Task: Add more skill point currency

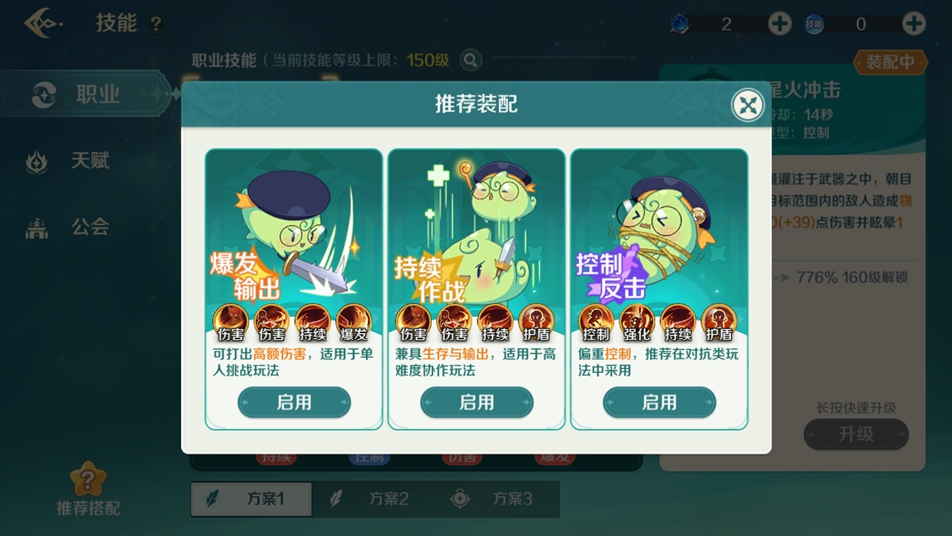Action: (913, 24)
